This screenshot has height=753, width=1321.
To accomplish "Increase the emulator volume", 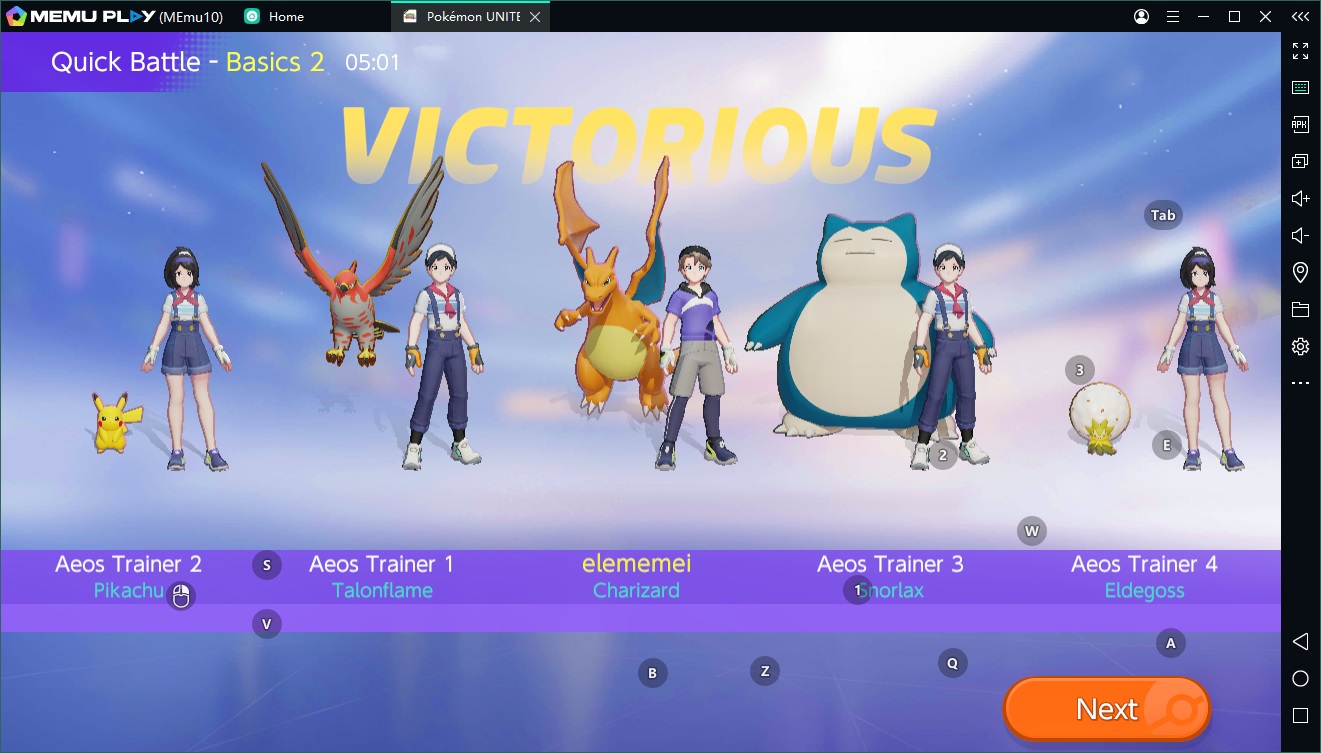I will click(x=1300, y=198).
